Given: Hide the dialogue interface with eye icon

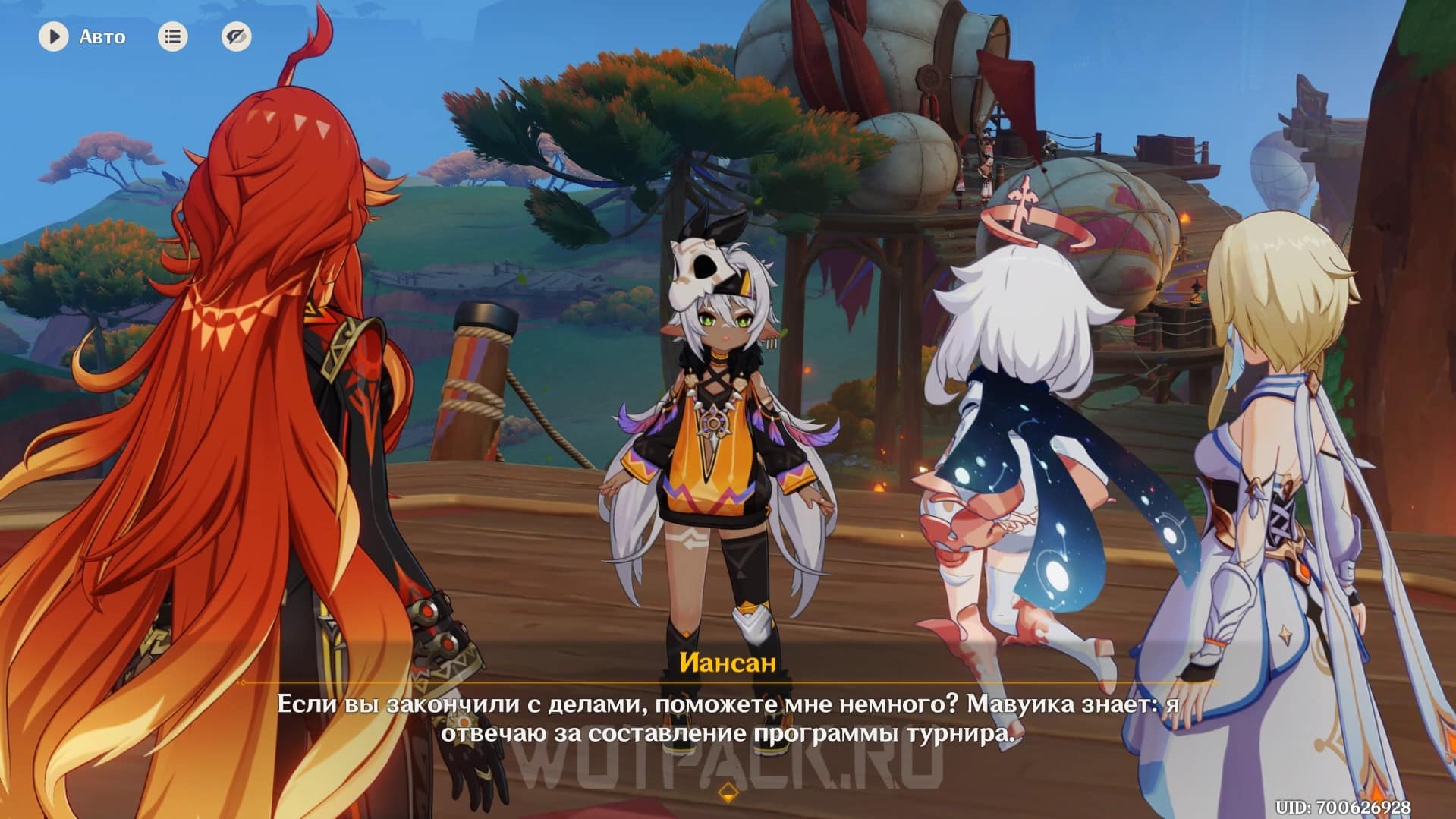Looking at the screenshot, I should [x=236, y=36].
